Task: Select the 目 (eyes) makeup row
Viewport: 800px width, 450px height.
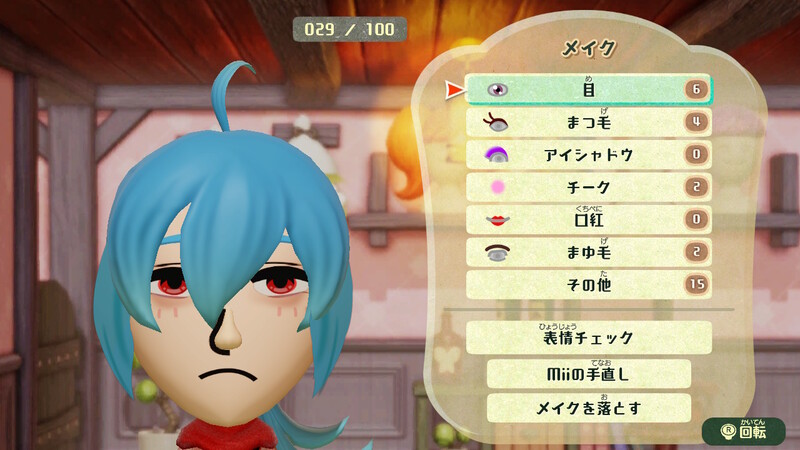Action: (x=589, y=89)
